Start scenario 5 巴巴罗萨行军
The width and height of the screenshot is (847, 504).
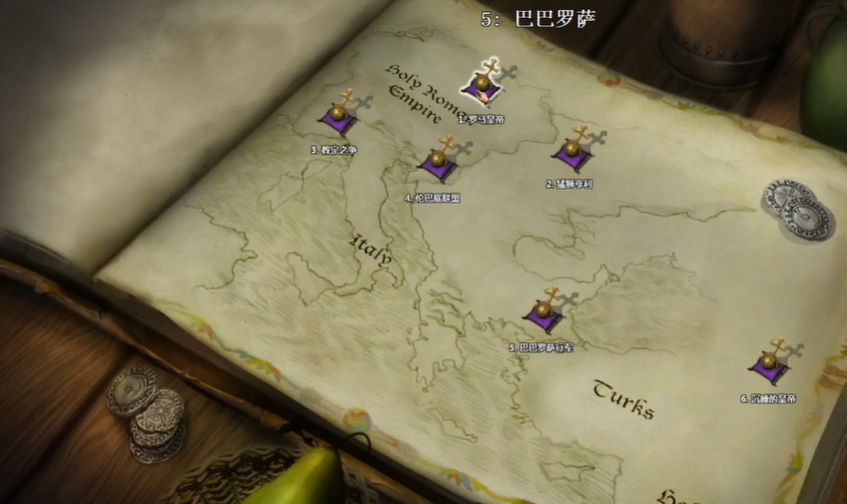[543, 313]
